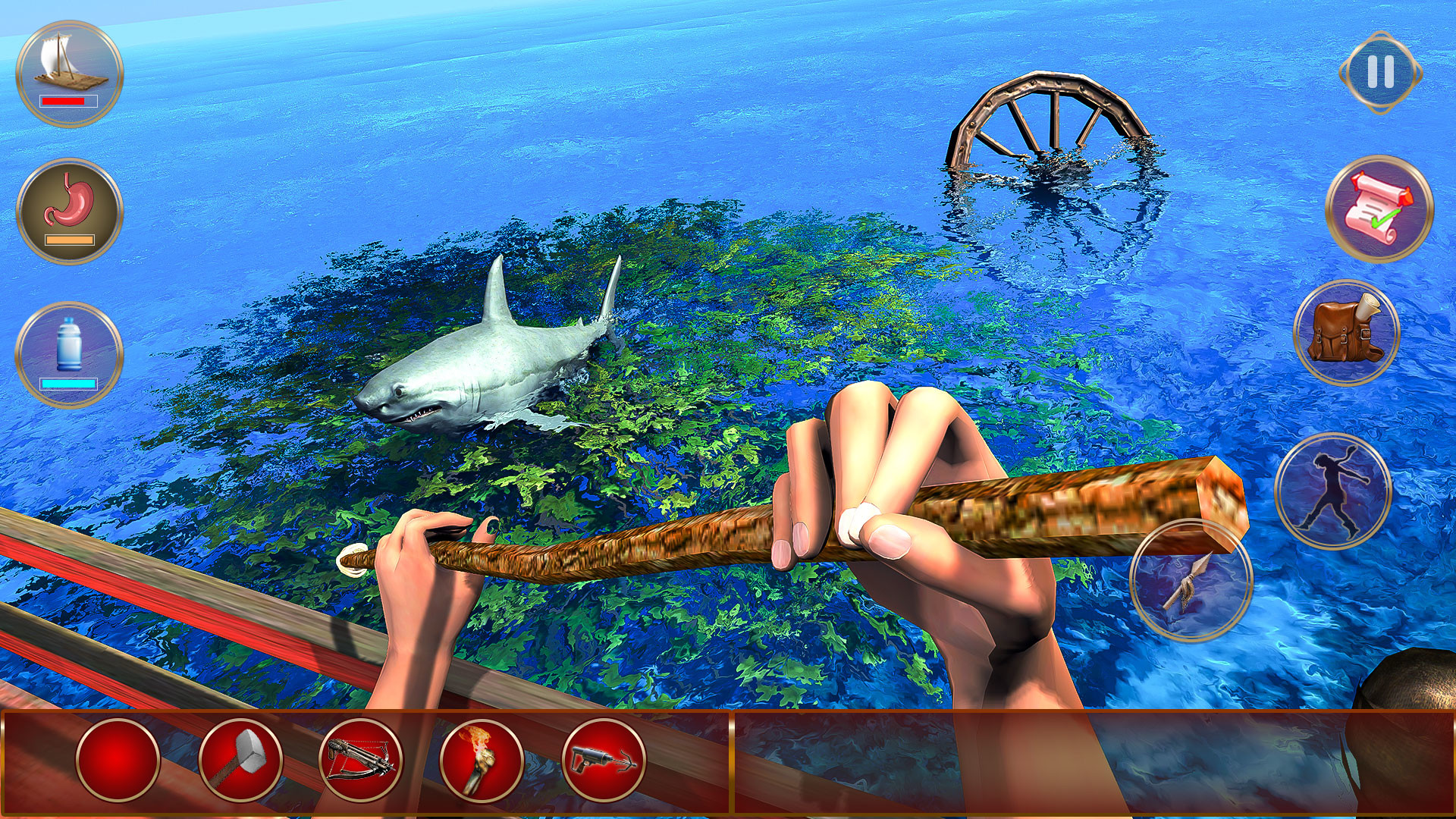Viewport: 1456px width, 819px height.
Task: Tap the cyan thirst level bar
Action: [x=67, y=384]
